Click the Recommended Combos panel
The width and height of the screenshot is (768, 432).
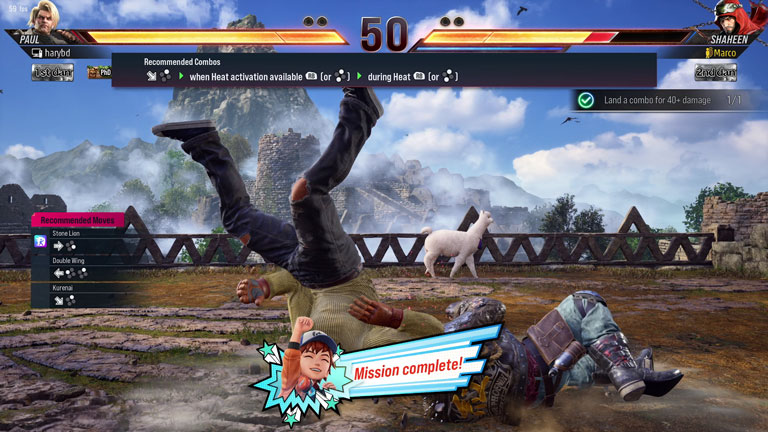pyautogui.click(x=384, y=69)
